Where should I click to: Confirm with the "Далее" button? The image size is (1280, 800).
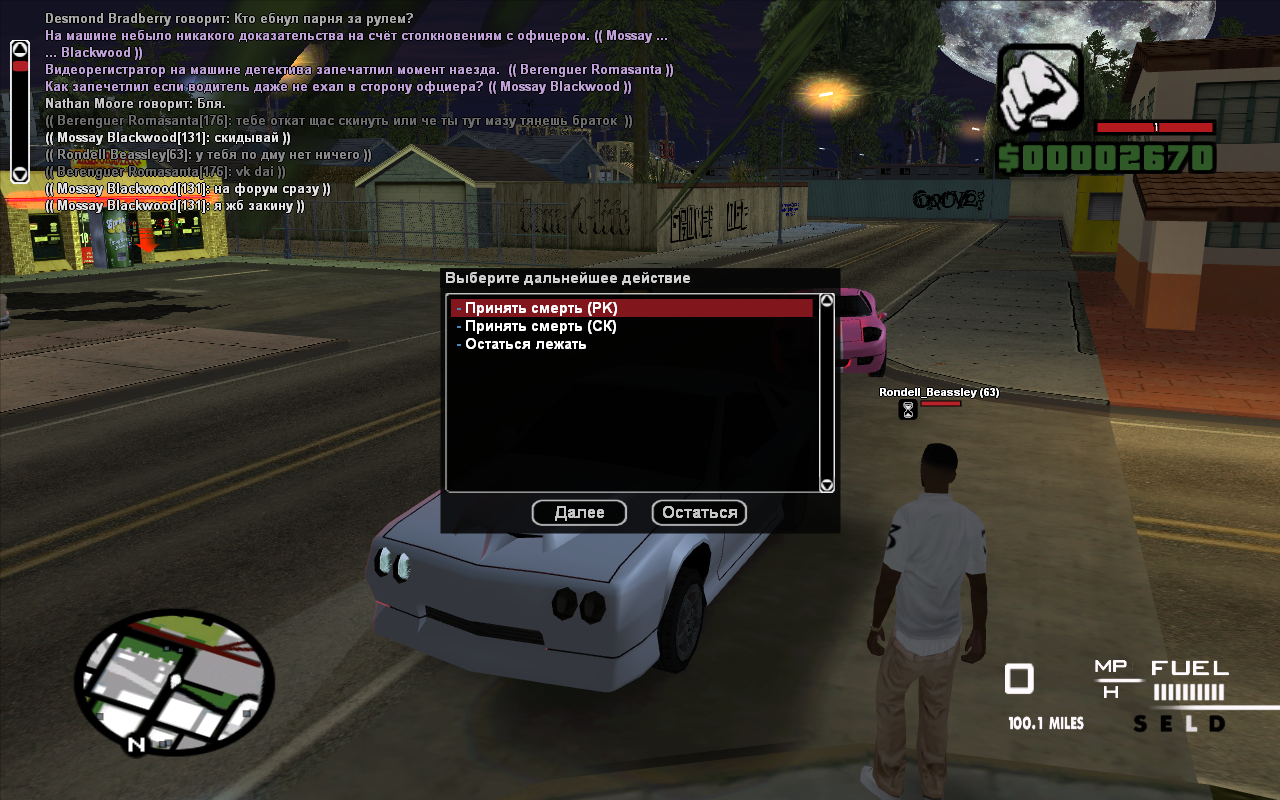579,513
